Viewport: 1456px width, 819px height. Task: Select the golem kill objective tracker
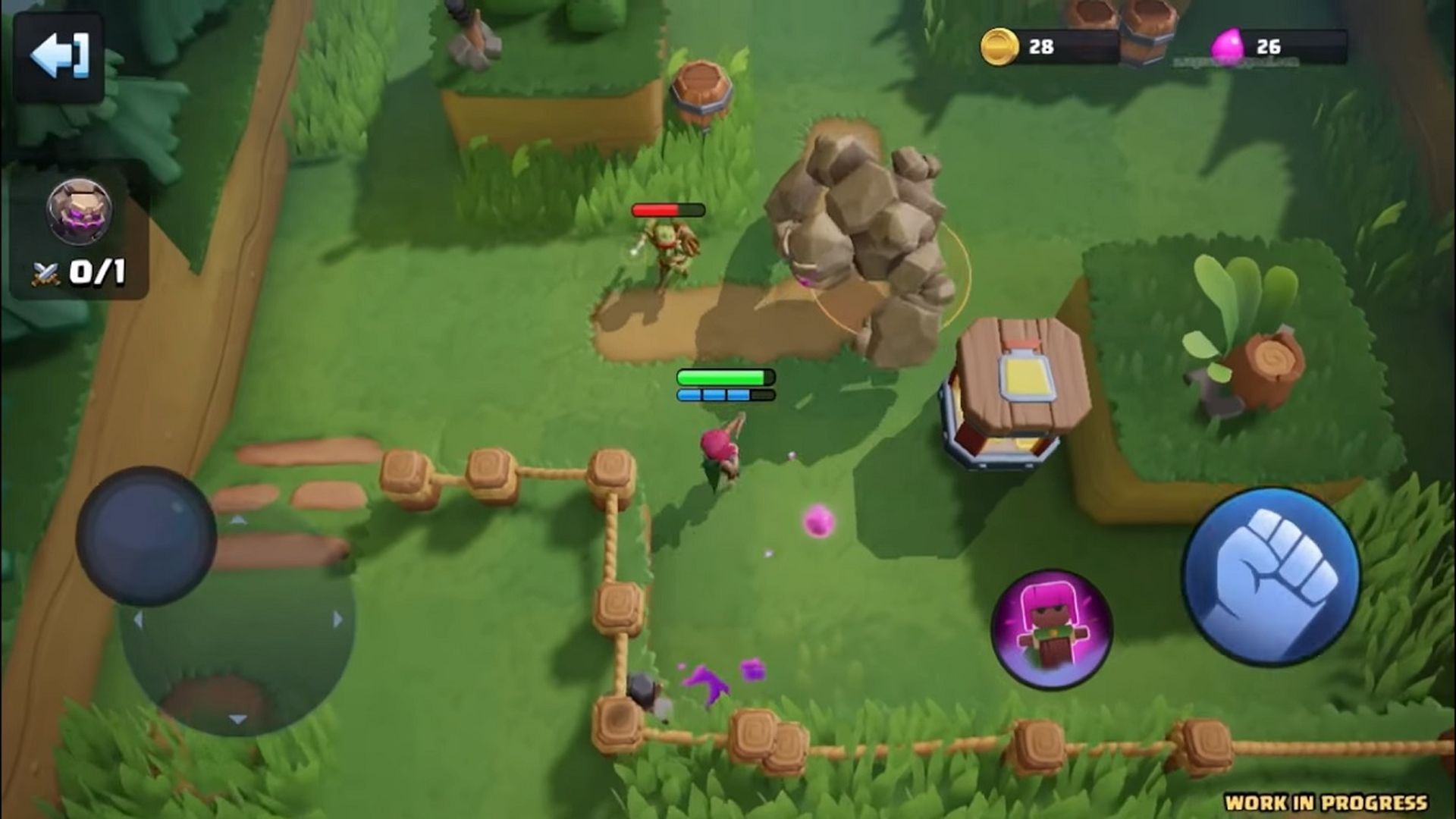tap(79, 231)
